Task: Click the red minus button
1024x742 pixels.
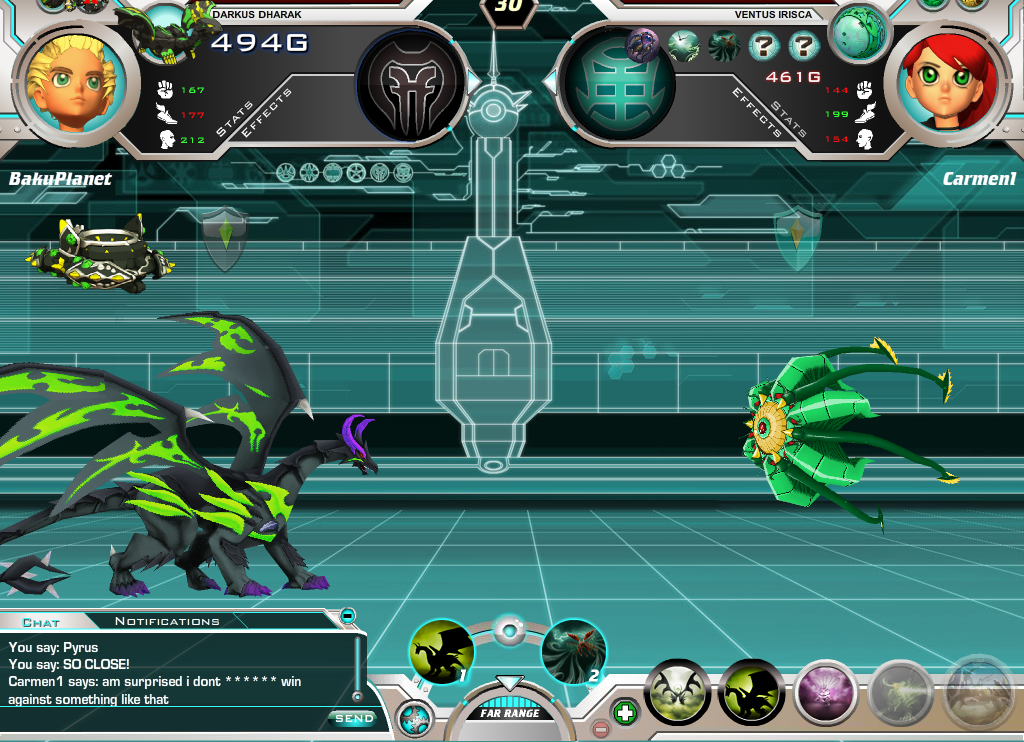Action: pos(600,729)
